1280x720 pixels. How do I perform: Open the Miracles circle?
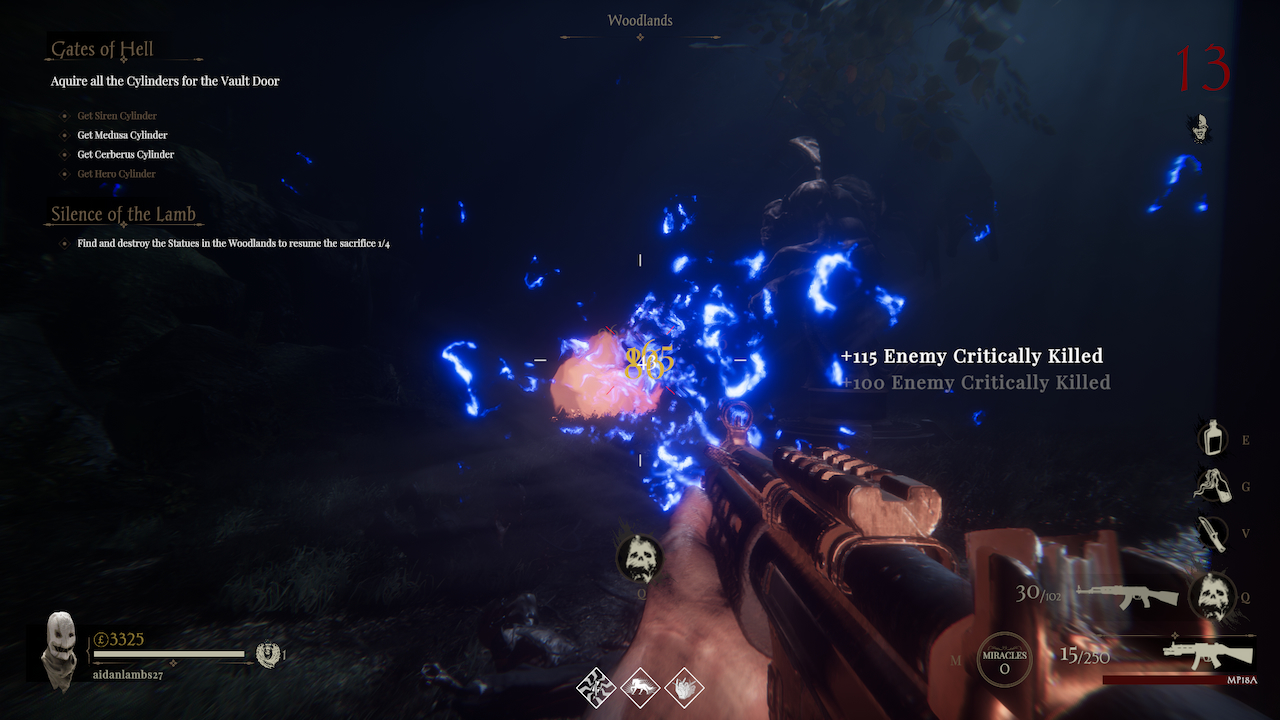point(1003,660)
